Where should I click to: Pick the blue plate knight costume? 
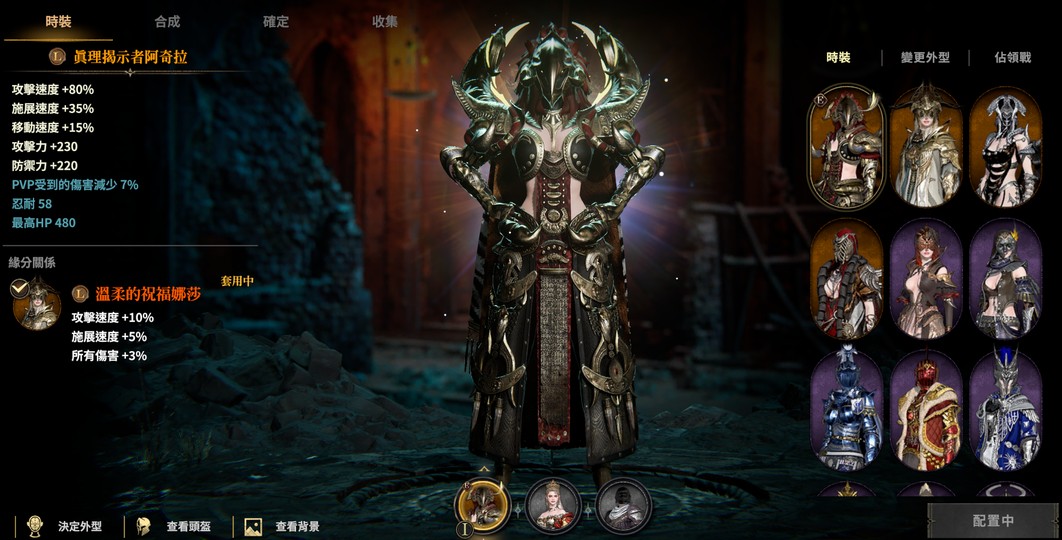[x=846, y=410]
